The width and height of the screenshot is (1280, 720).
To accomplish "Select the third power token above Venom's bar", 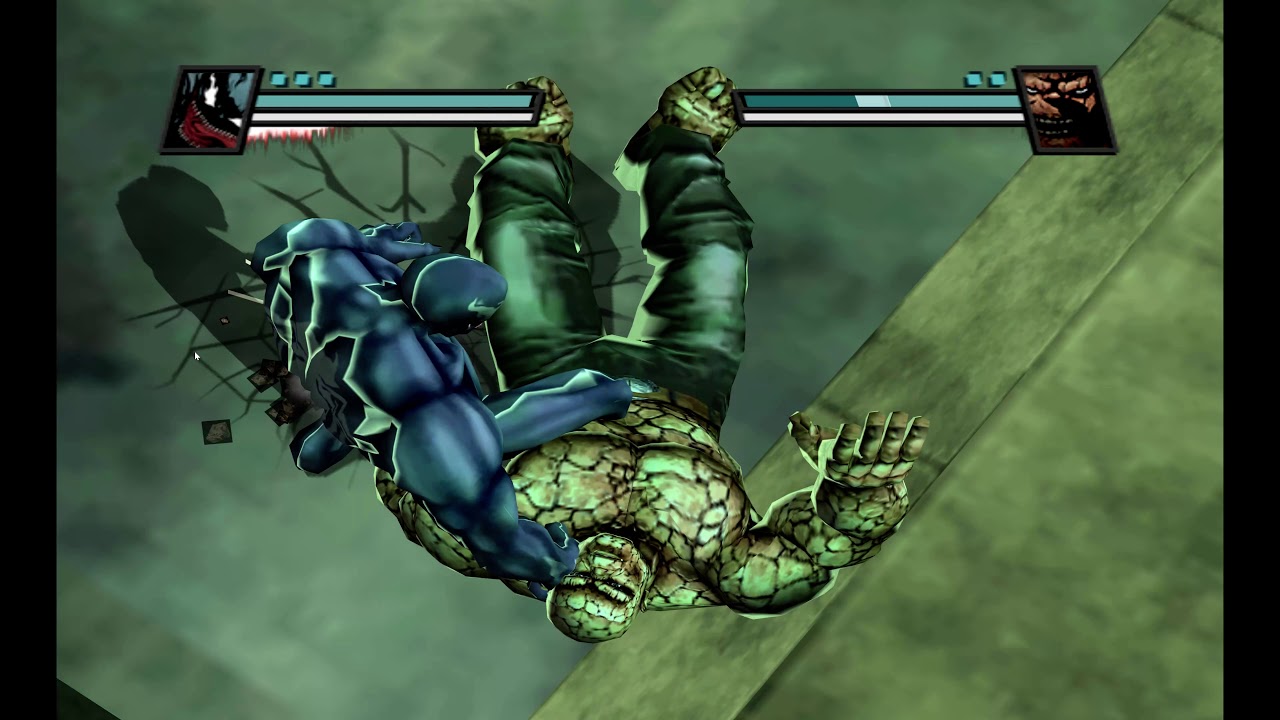I will pyautogui.click(x=325, y=79).
